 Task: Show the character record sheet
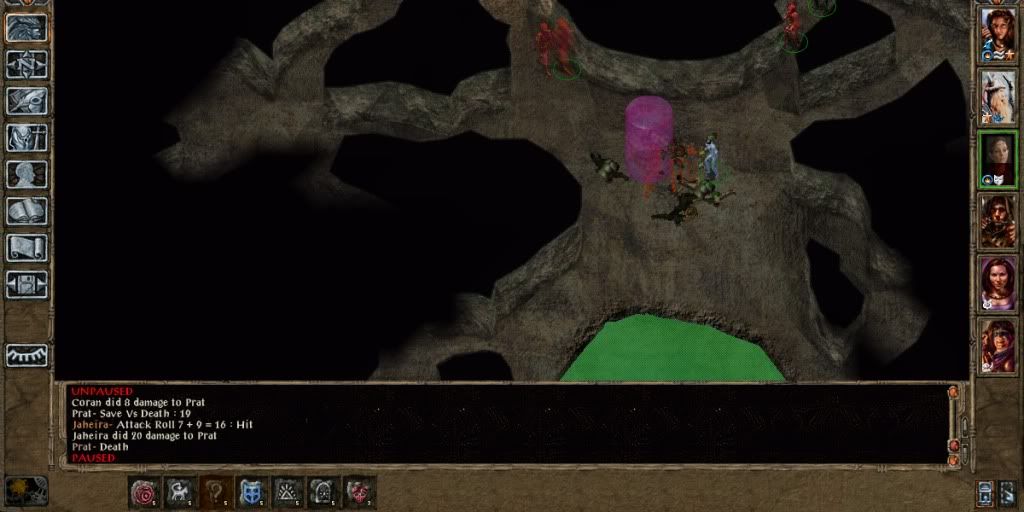[x=27, y=174]
